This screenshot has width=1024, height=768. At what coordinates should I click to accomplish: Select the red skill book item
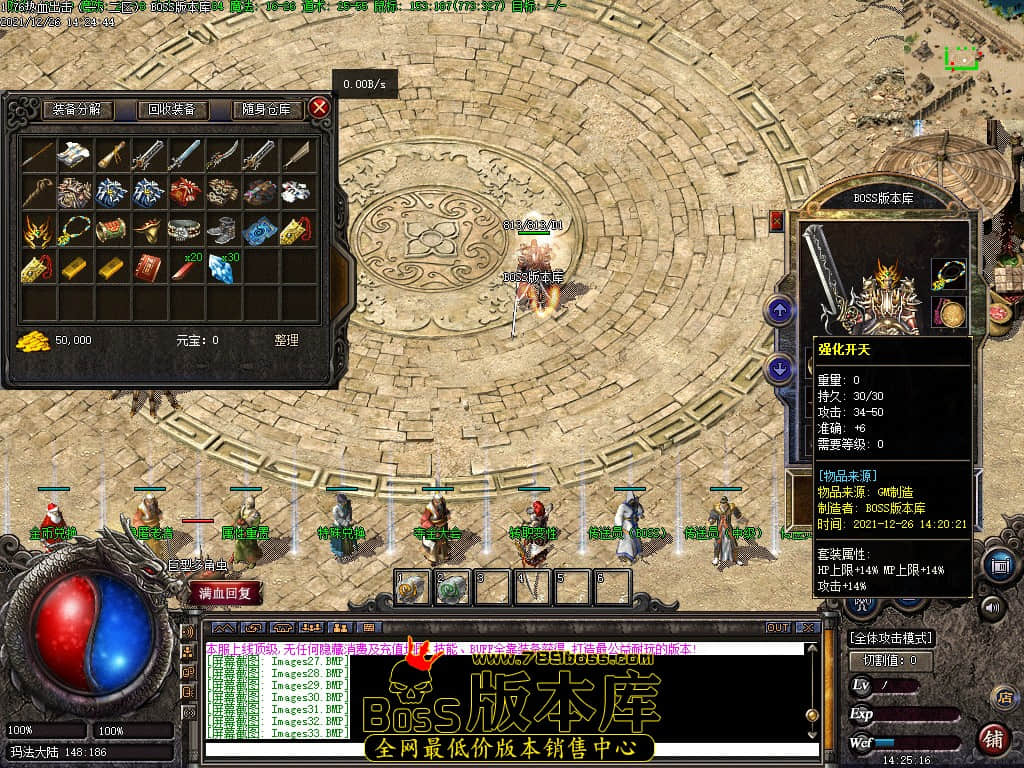(x=148, y=267)
